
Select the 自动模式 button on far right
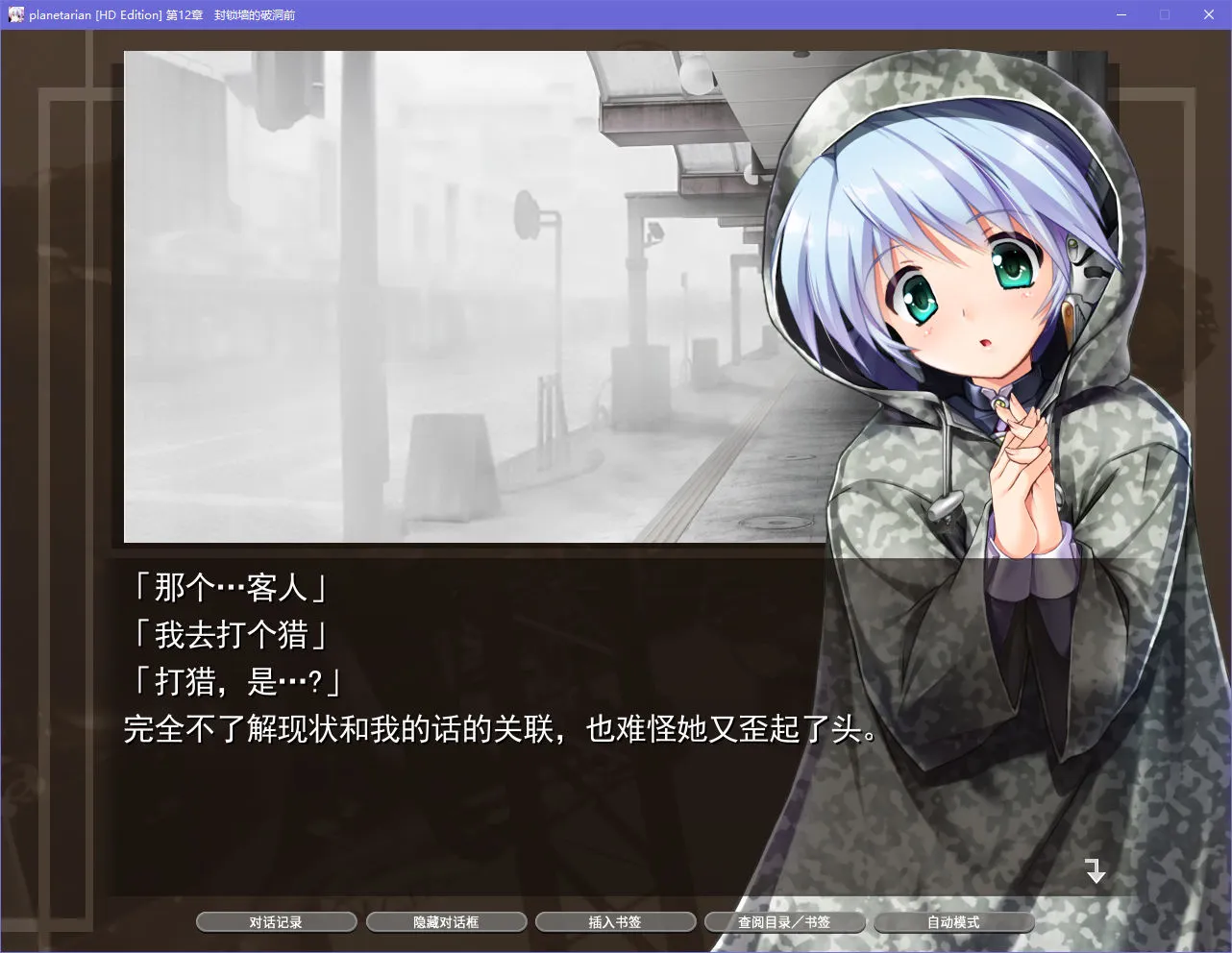tap(954, 921)
